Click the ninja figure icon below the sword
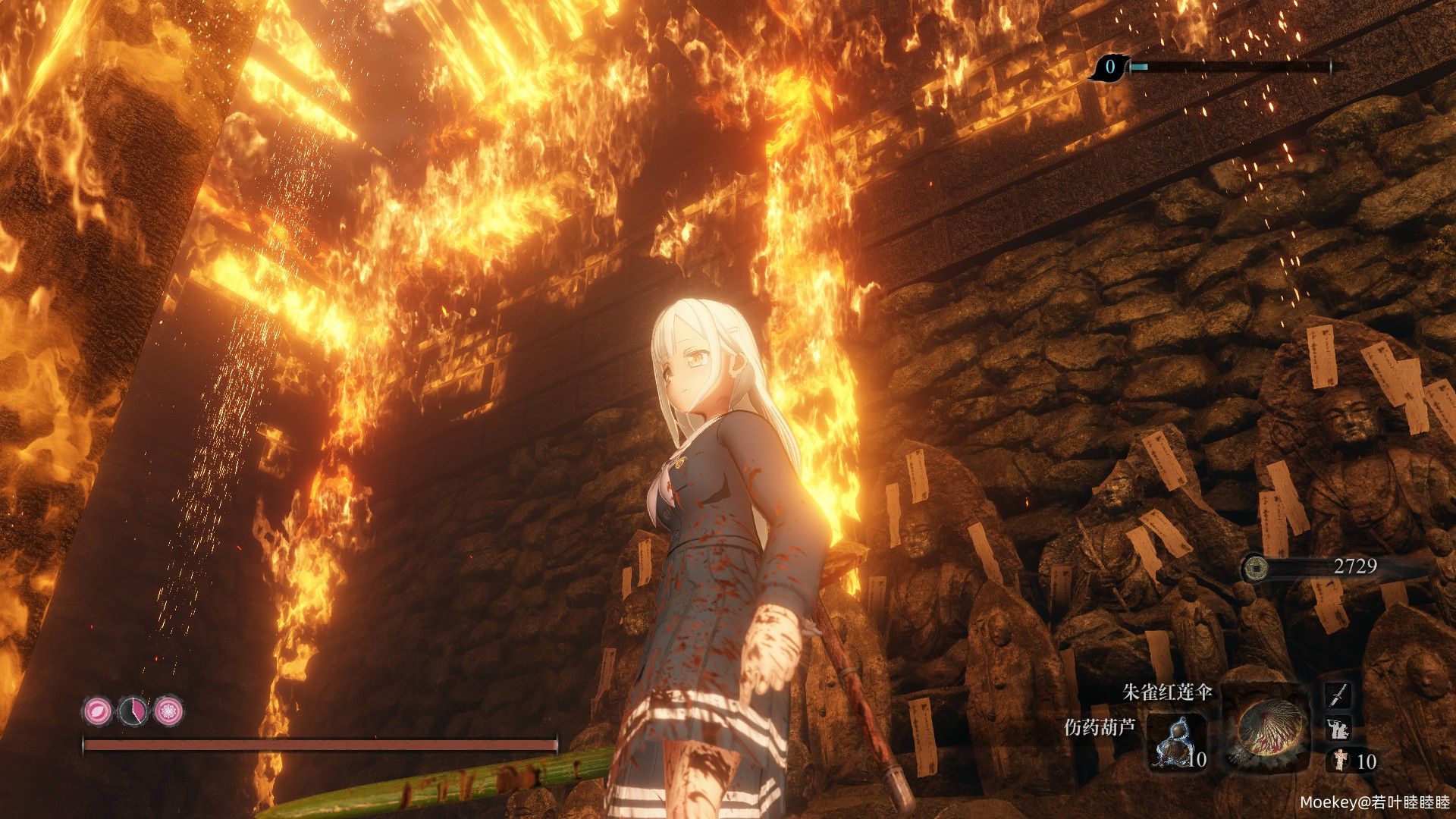 1338,729
